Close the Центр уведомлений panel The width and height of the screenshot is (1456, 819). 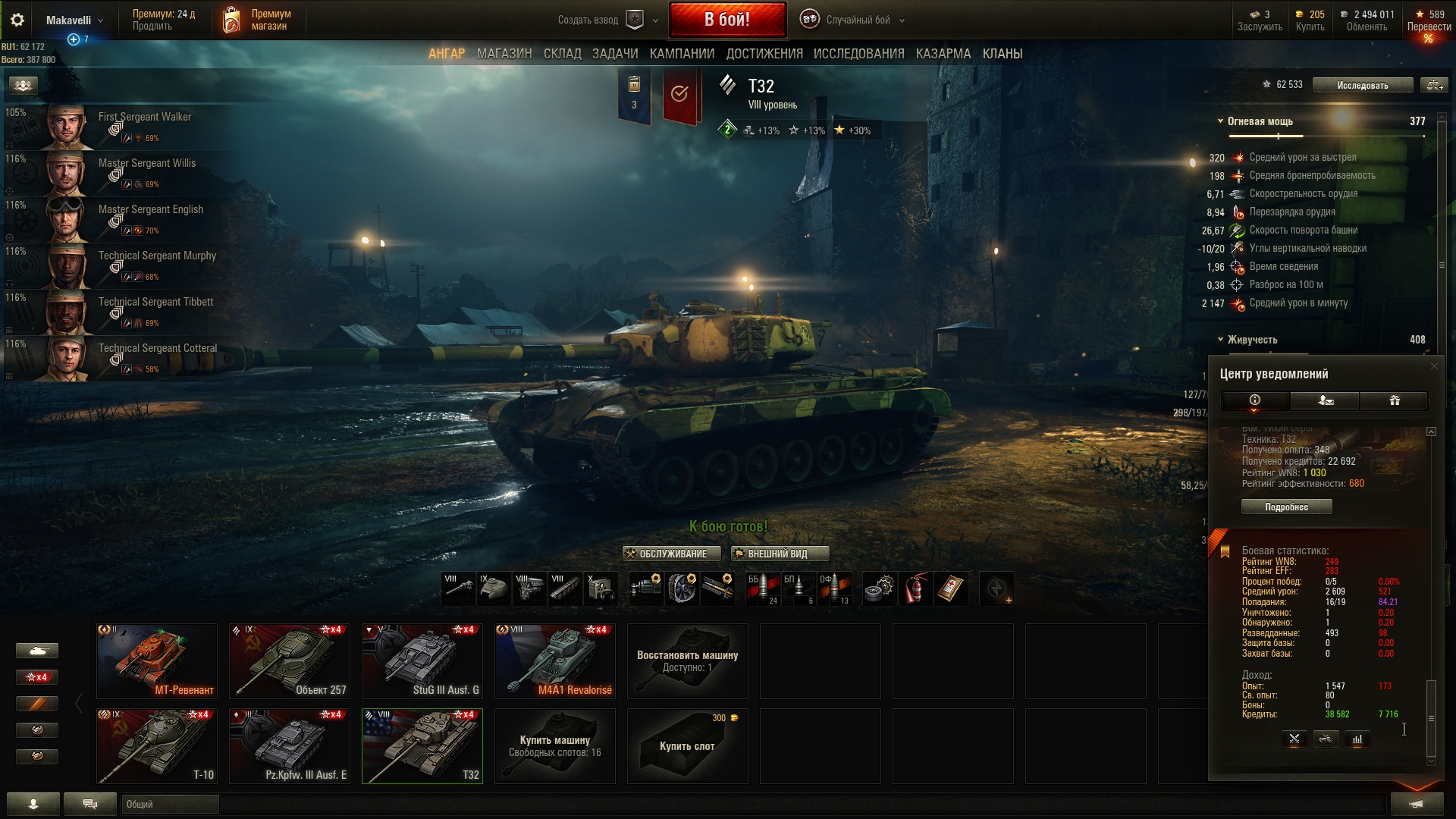tap(1433, 366)
